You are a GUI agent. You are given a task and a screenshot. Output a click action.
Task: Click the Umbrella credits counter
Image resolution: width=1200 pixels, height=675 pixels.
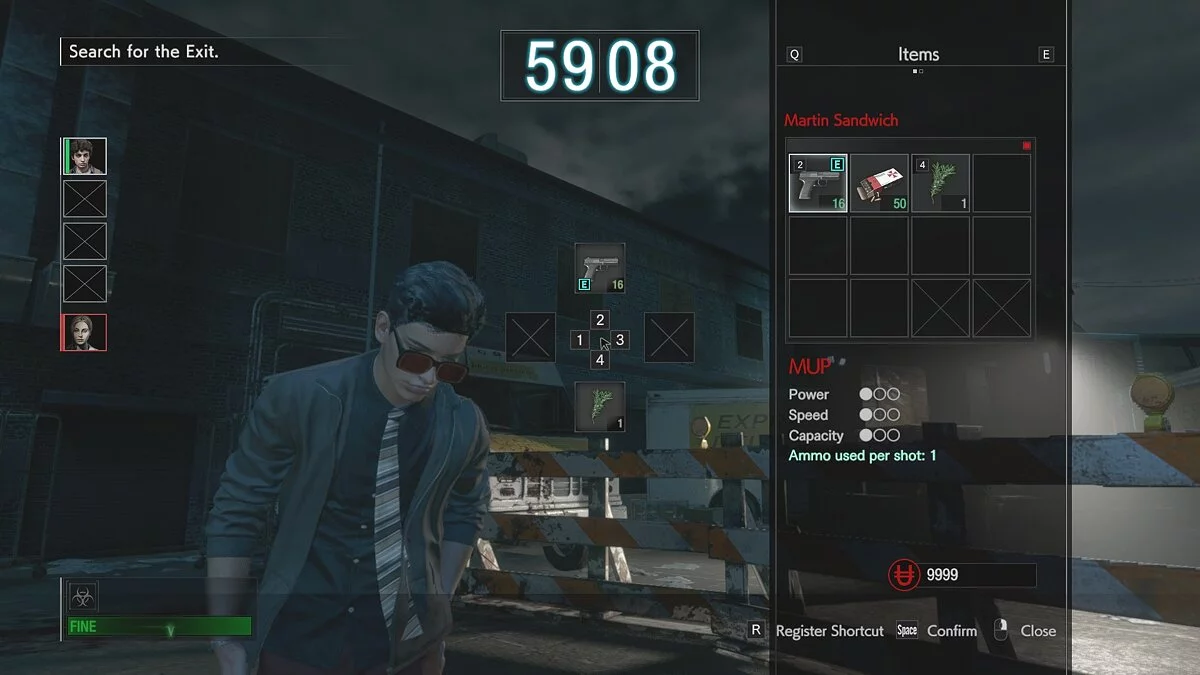tap(962, 575)
